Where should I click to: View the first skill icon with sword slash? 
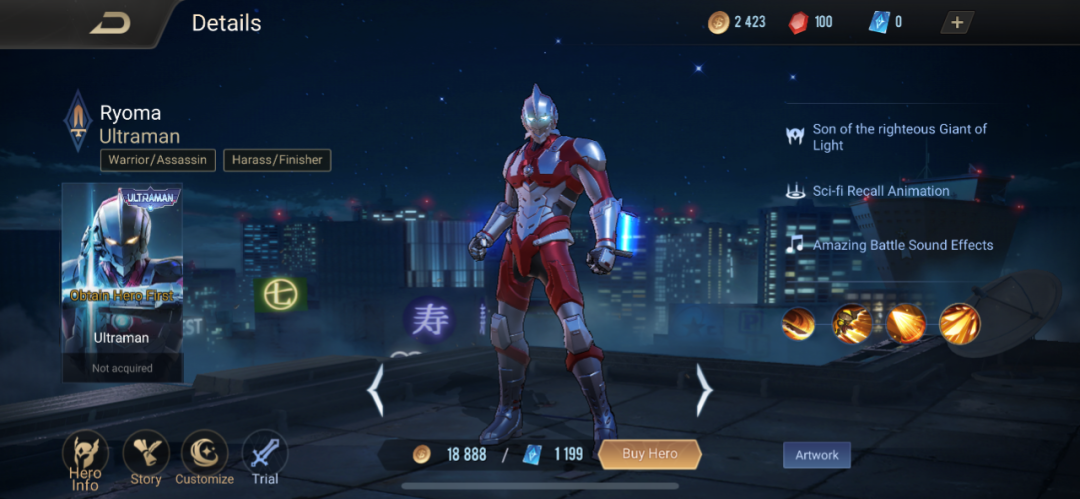pyautogui.click(x=798, y=324)
